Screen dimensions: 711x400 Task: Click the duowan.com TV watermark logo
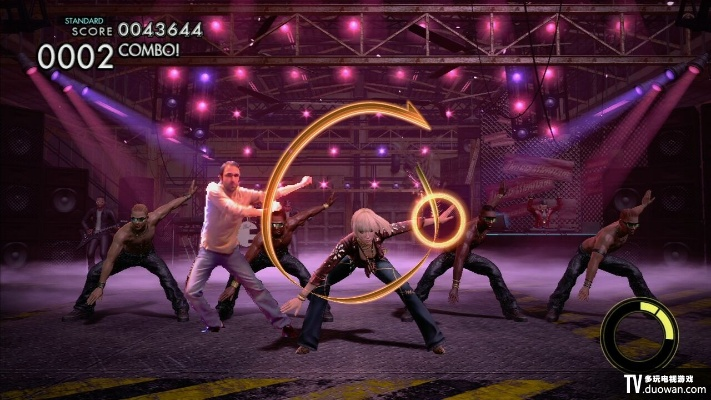tap(665, 384)
